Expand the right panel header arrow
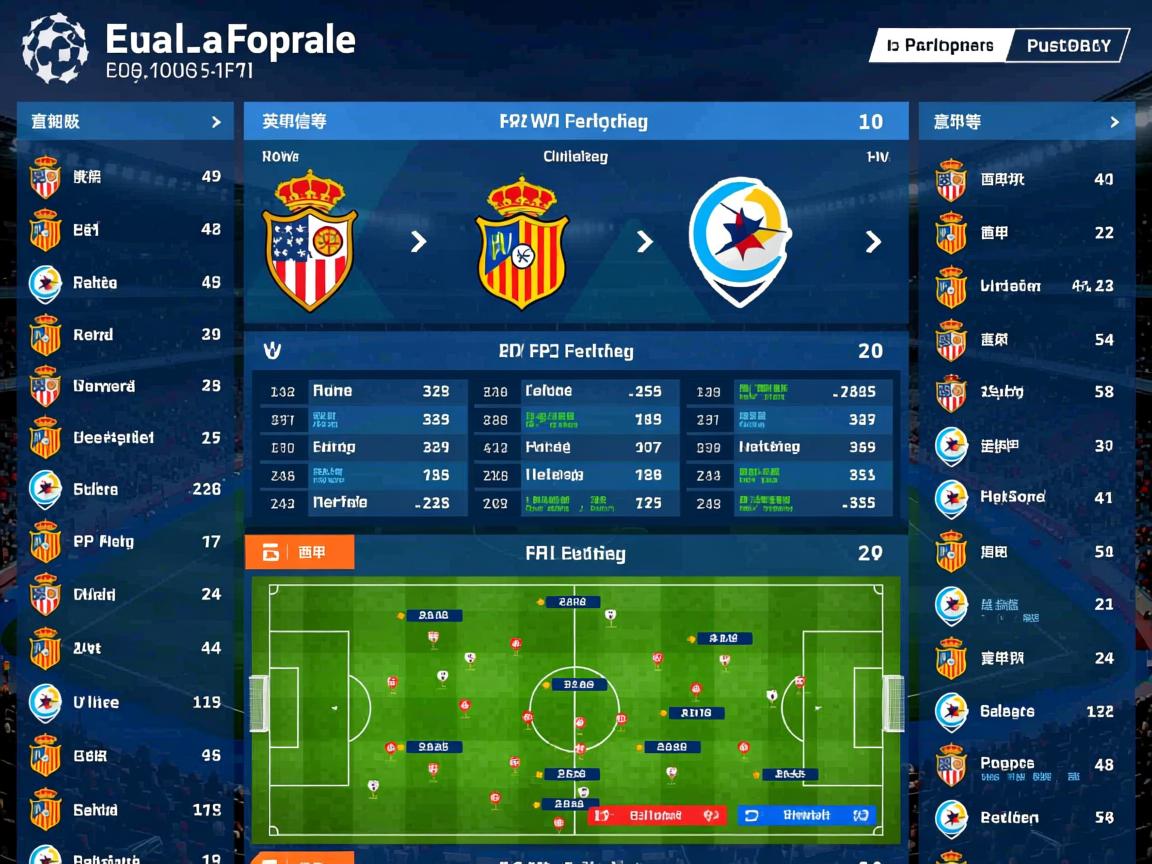 (x=1114, y=122)
